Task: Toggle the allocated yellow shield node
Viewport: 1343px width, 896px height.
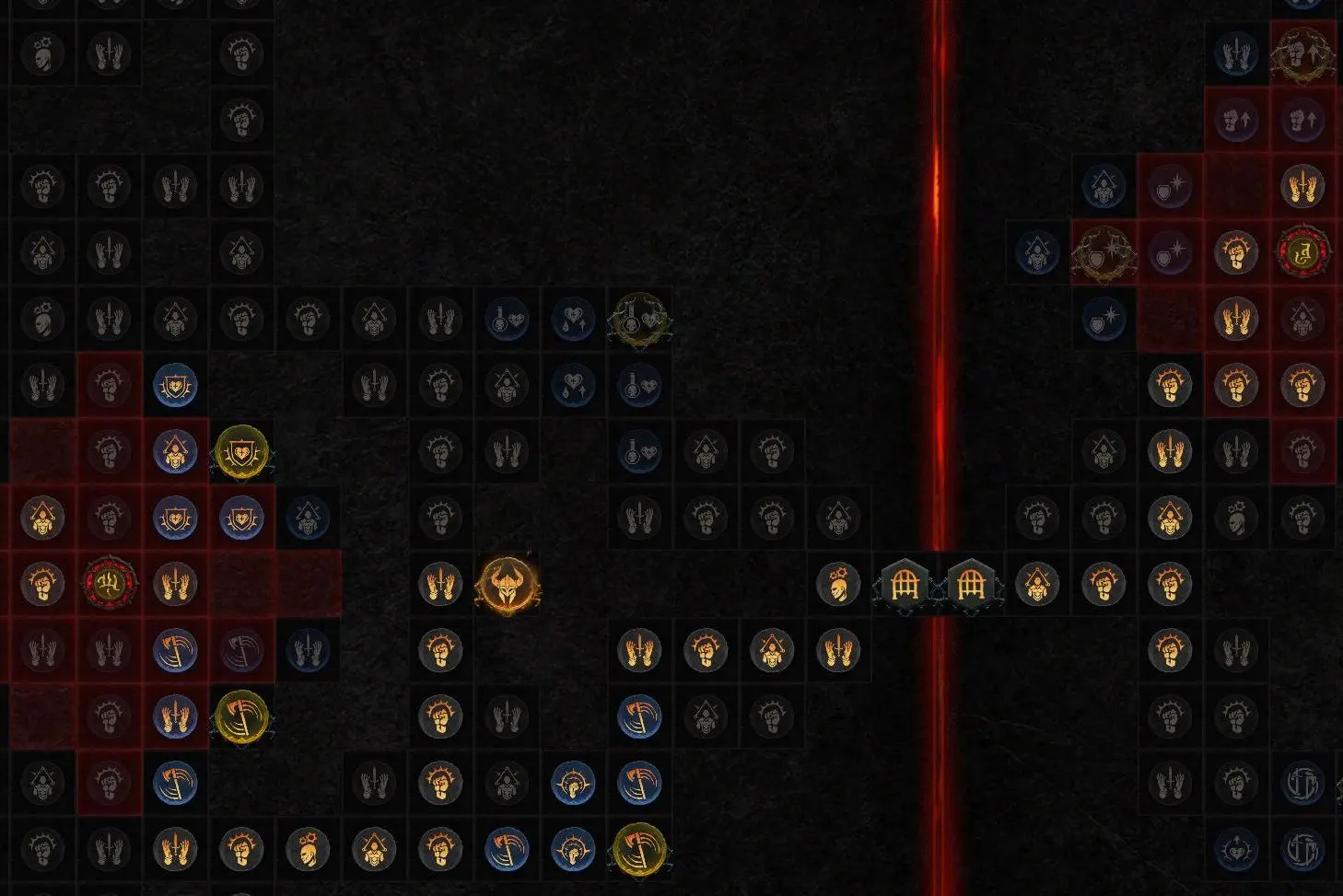Action: coord(241,451)
